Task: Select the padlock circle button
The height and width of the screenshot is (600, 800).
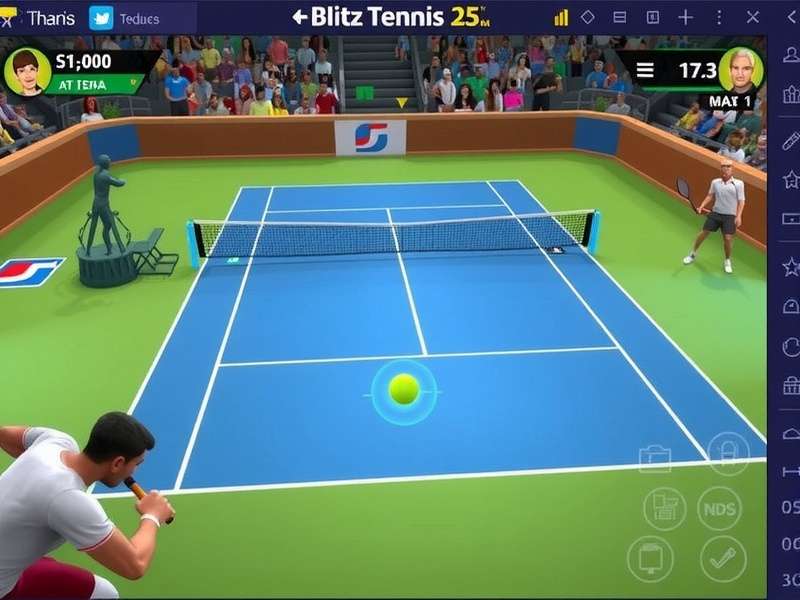Action: 728,453
